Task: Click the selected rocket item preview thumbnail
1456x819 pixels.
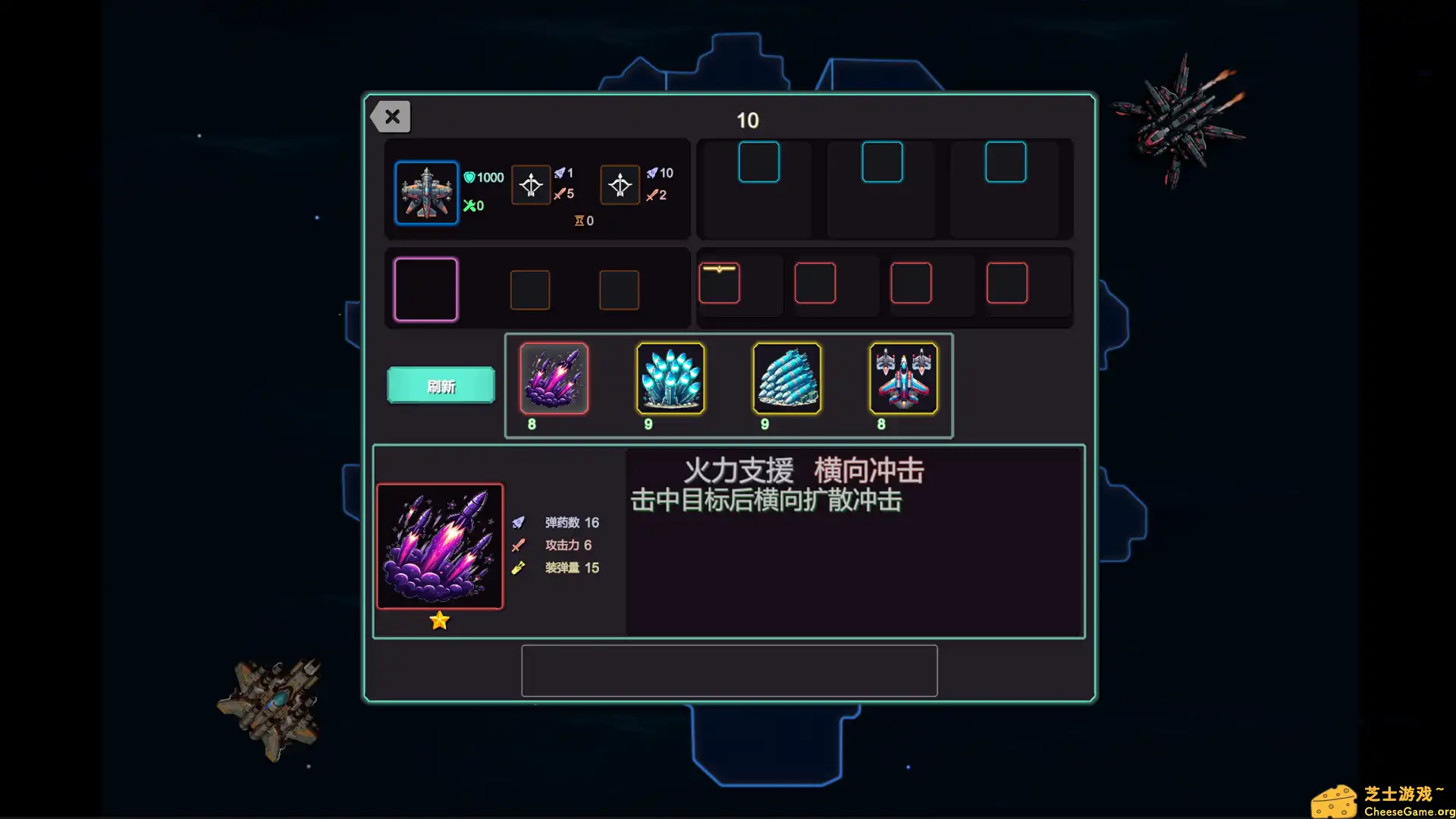Action: pos(440,546)
